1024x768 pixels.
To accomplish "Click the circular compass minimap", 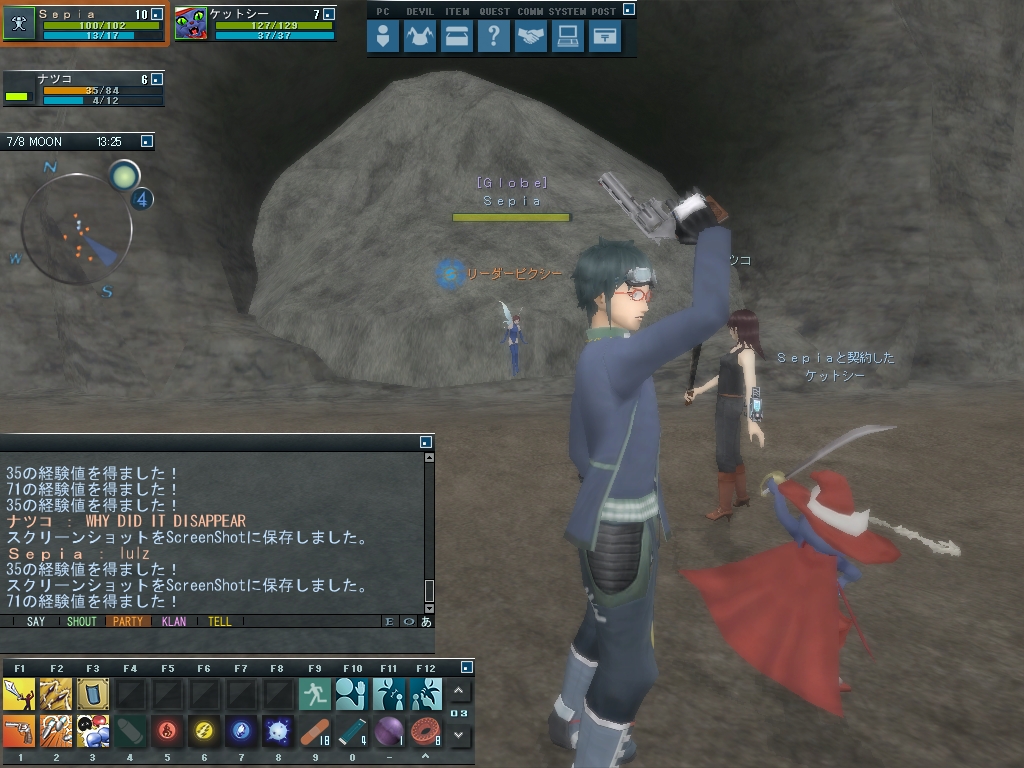I will (x=77, y=229).
